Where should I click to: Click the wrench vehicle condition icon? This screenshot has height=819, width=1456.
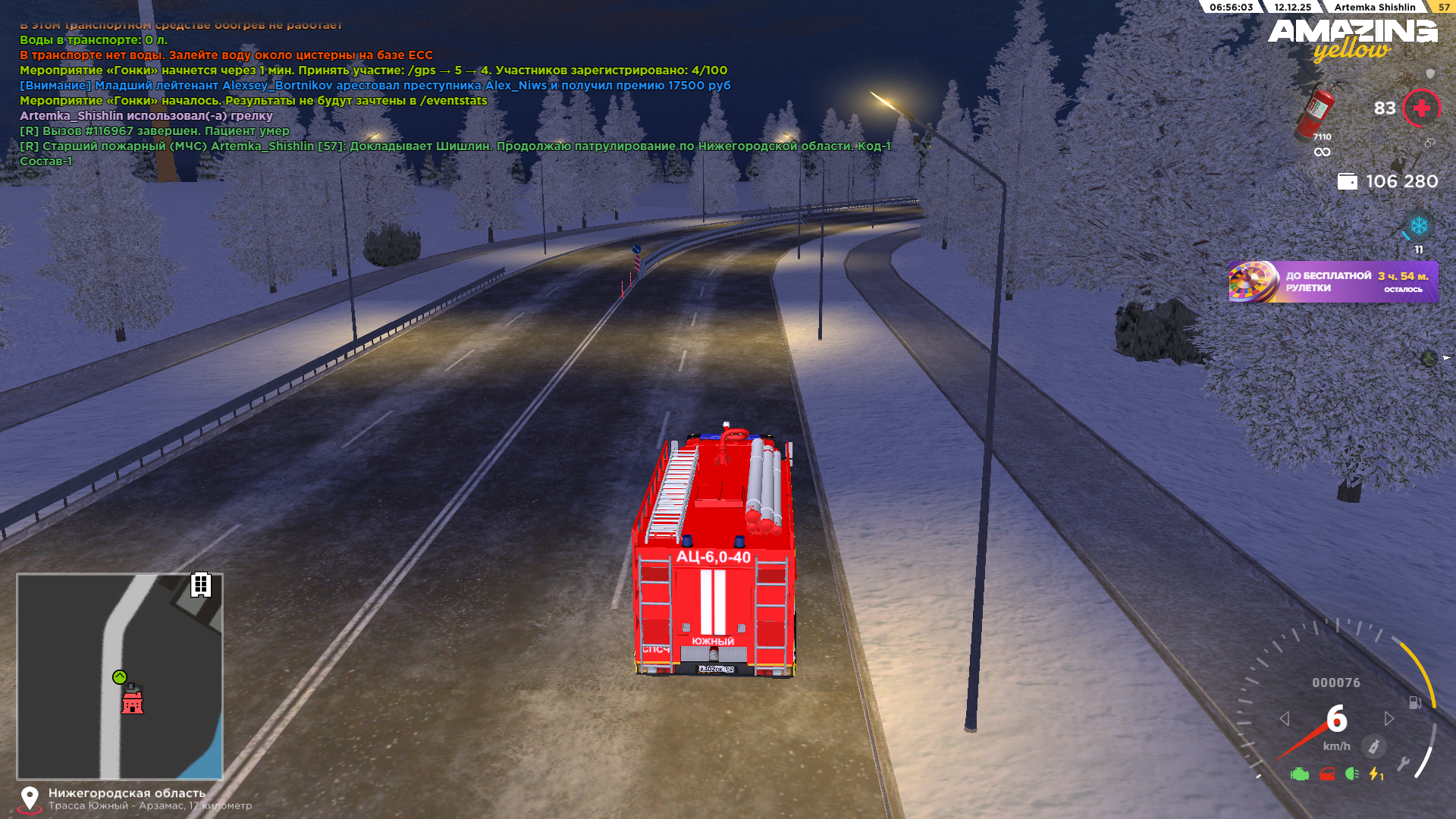coord(1404,764)
